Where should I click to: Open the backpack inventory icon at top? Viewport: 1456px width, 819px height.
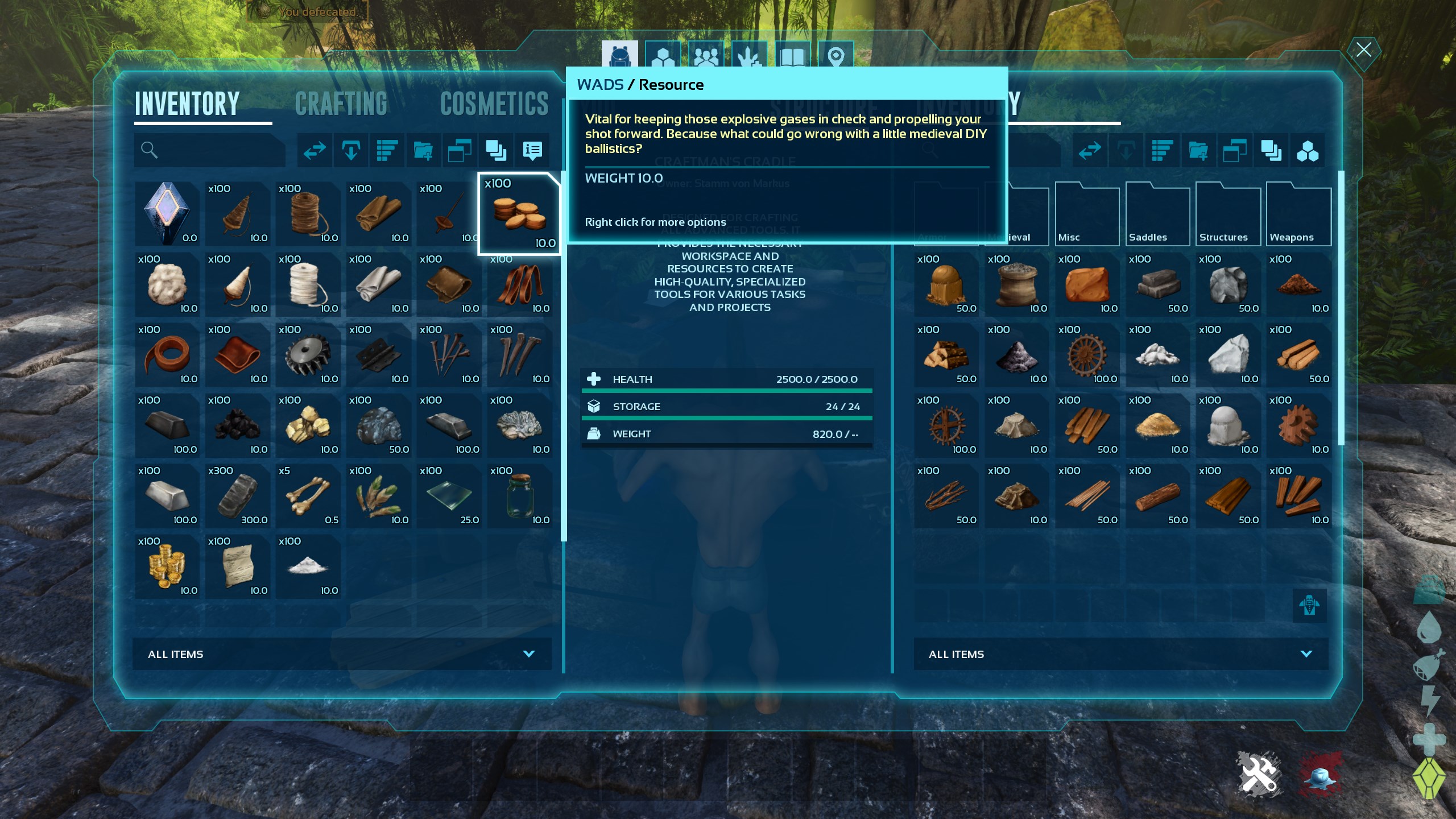pos(620,54)
